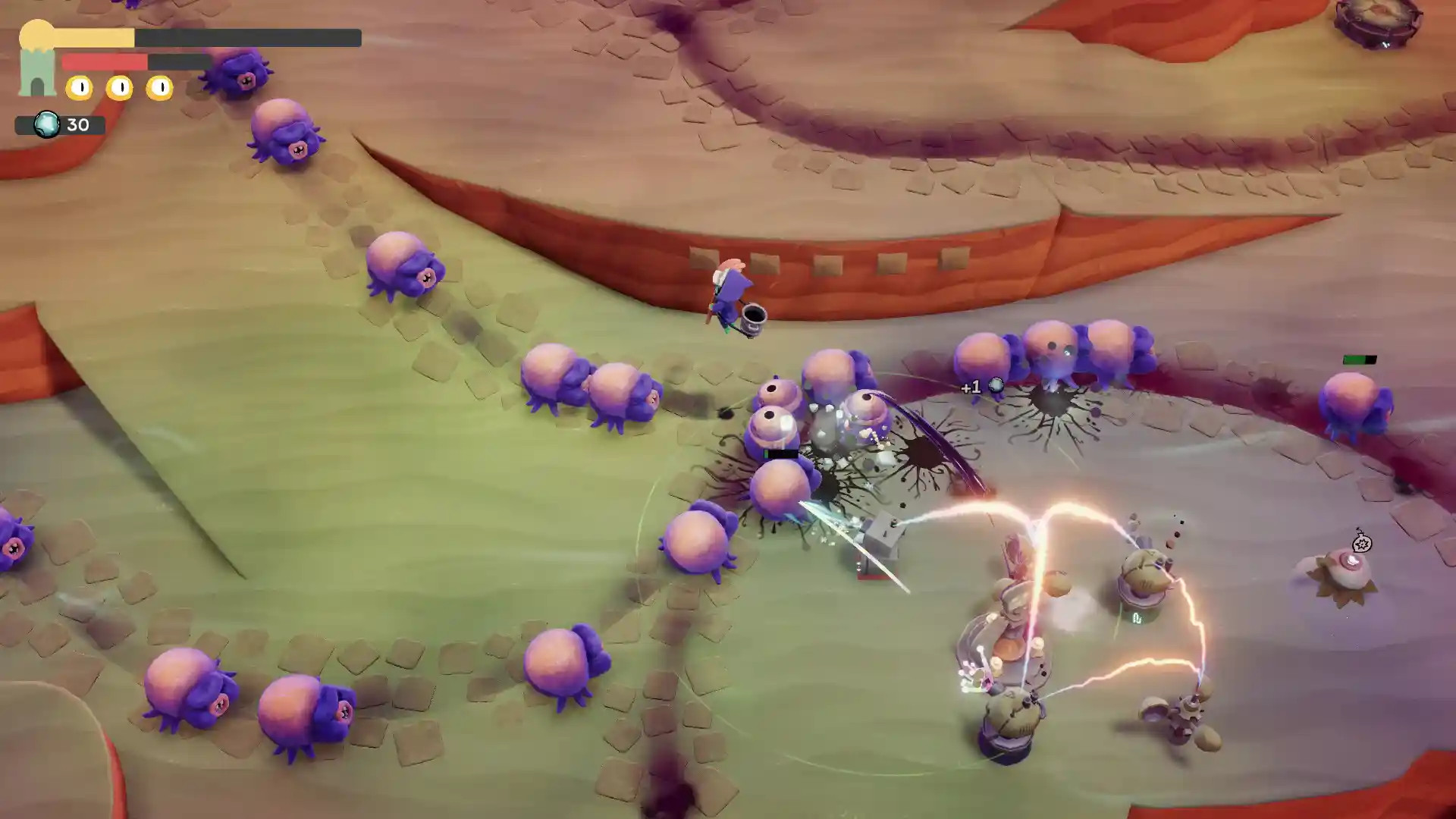Click the green castle tower icon
This screenshot has width=1456, height=819.
pyautogui.click(x=37, y=74)
